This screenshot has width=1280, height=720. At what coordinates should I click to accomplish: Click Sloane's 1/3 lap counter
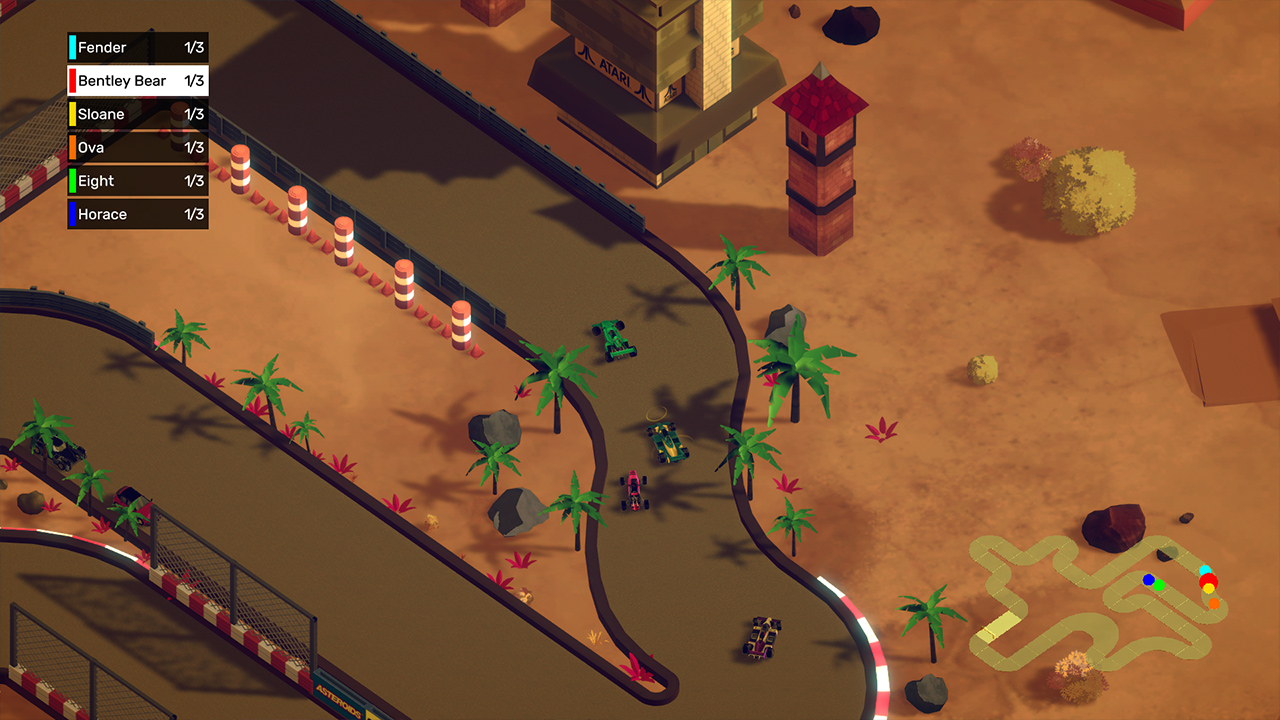194,114
